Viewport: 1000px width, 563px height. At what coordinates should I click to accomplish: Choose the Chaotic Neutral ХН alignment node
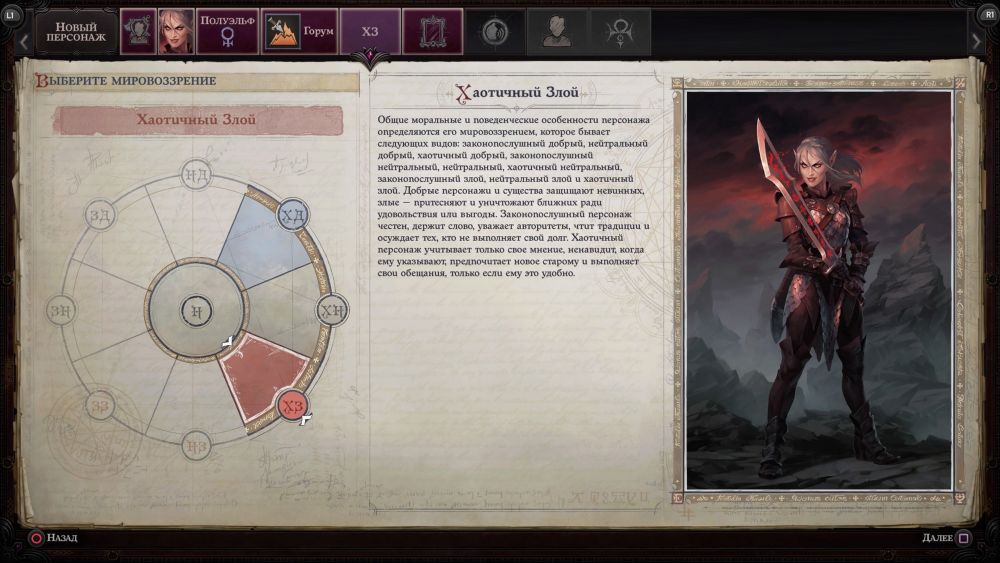coord(333,310)
